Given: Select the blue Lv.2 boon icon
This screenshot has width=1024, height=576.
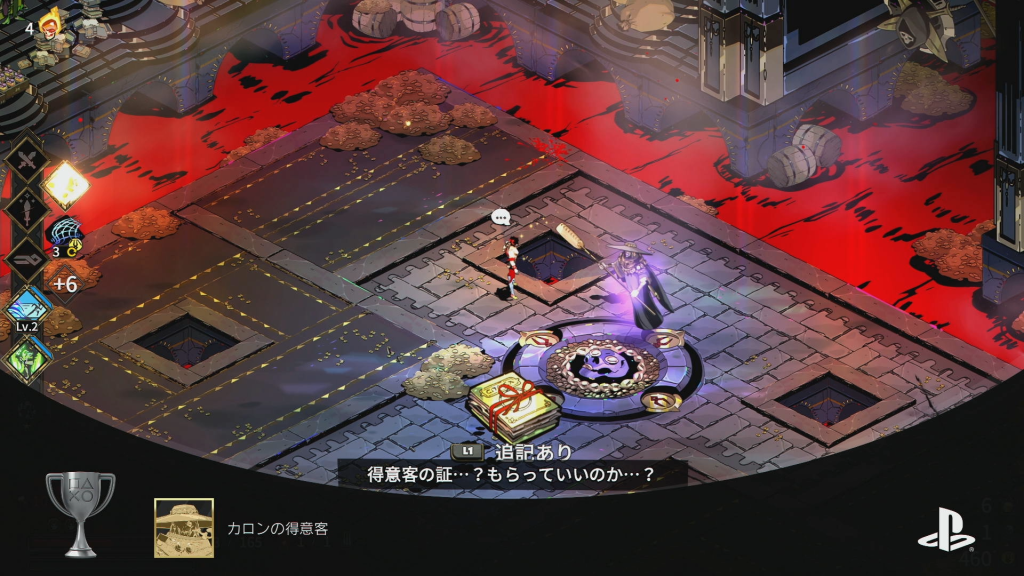Looking at the screenshot, I should point(27,308).
